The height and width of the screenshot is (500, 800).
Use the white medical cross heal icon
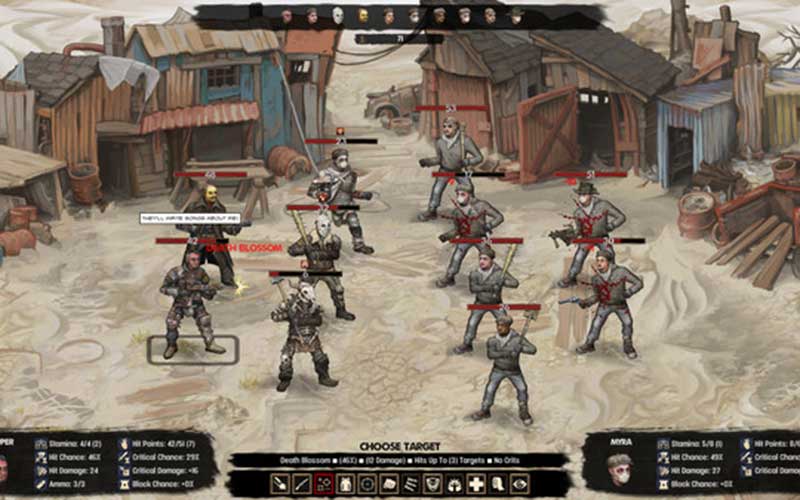tap(476, 484)
